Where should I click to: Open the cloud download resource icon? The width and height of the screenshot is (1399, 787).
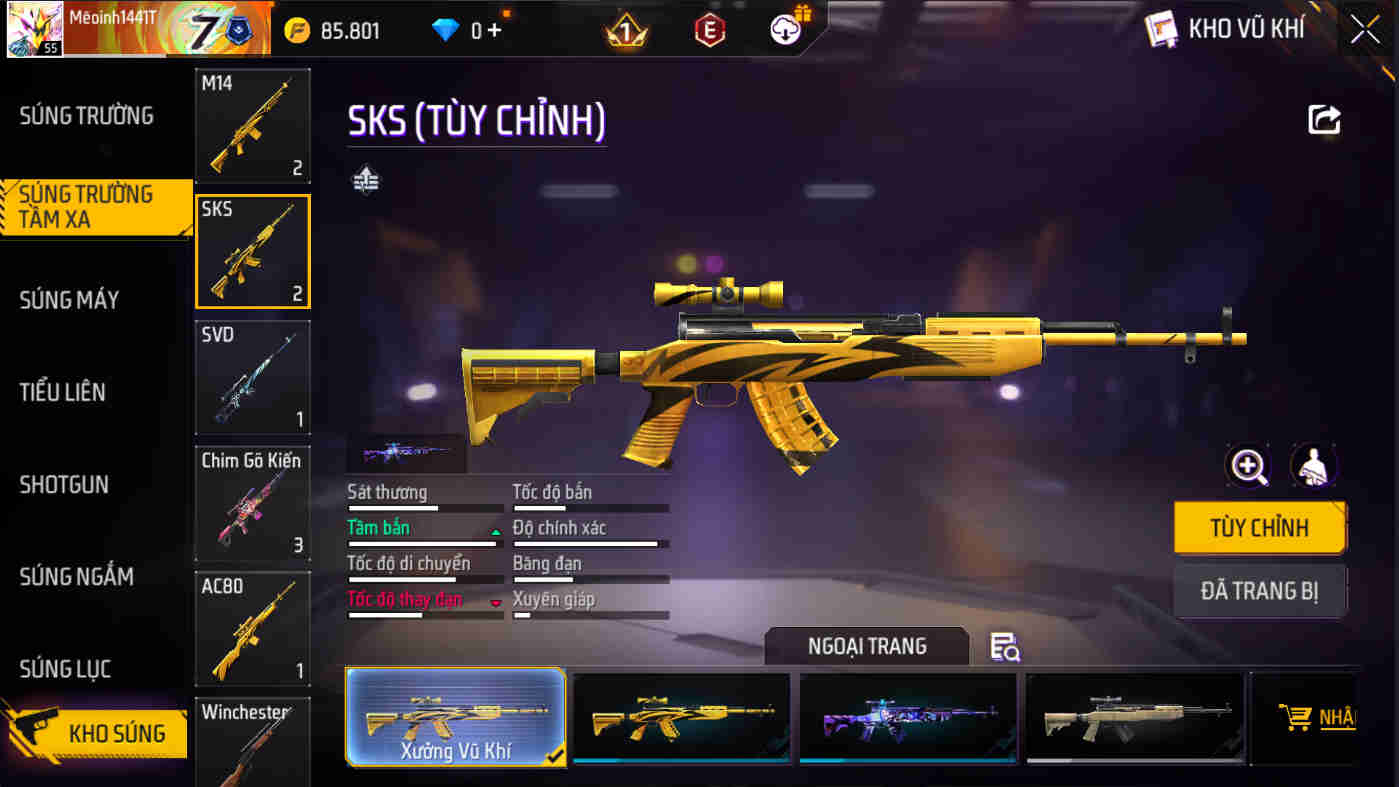tap(785, 29)
